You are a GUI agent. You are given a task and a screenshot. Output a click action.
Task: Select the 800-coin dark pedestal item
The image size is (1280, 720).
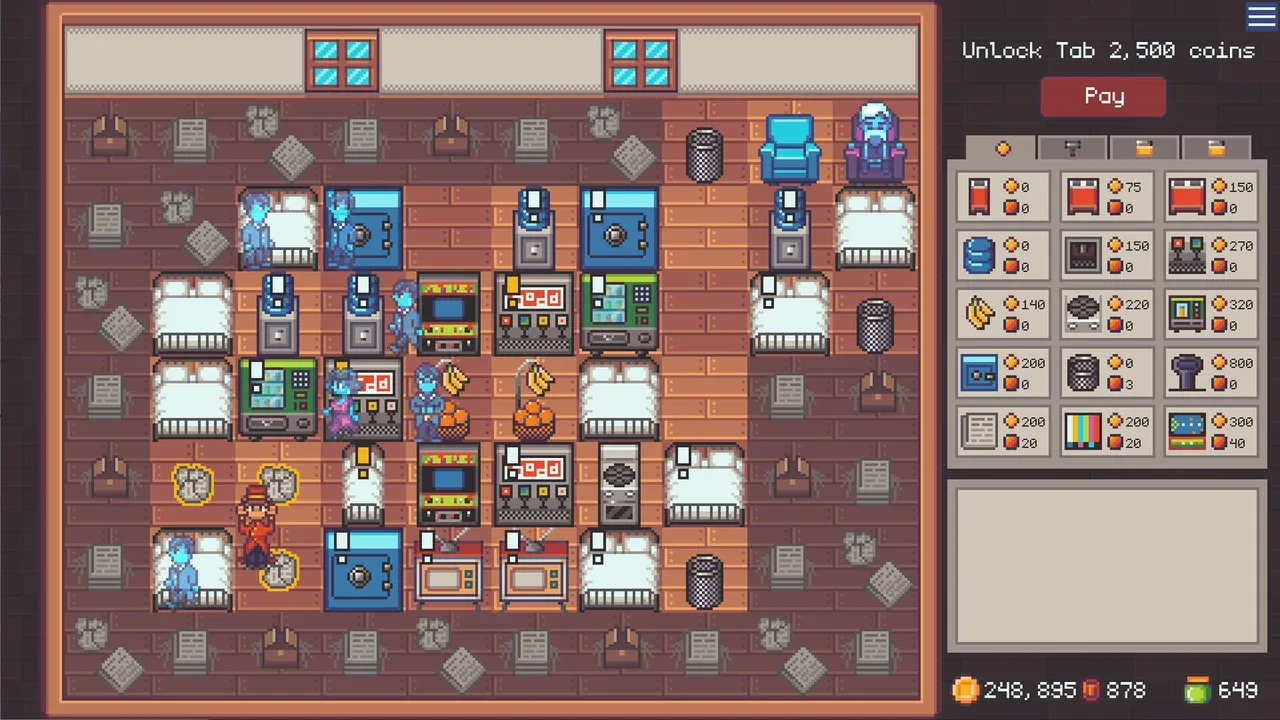click(1210, 372)
